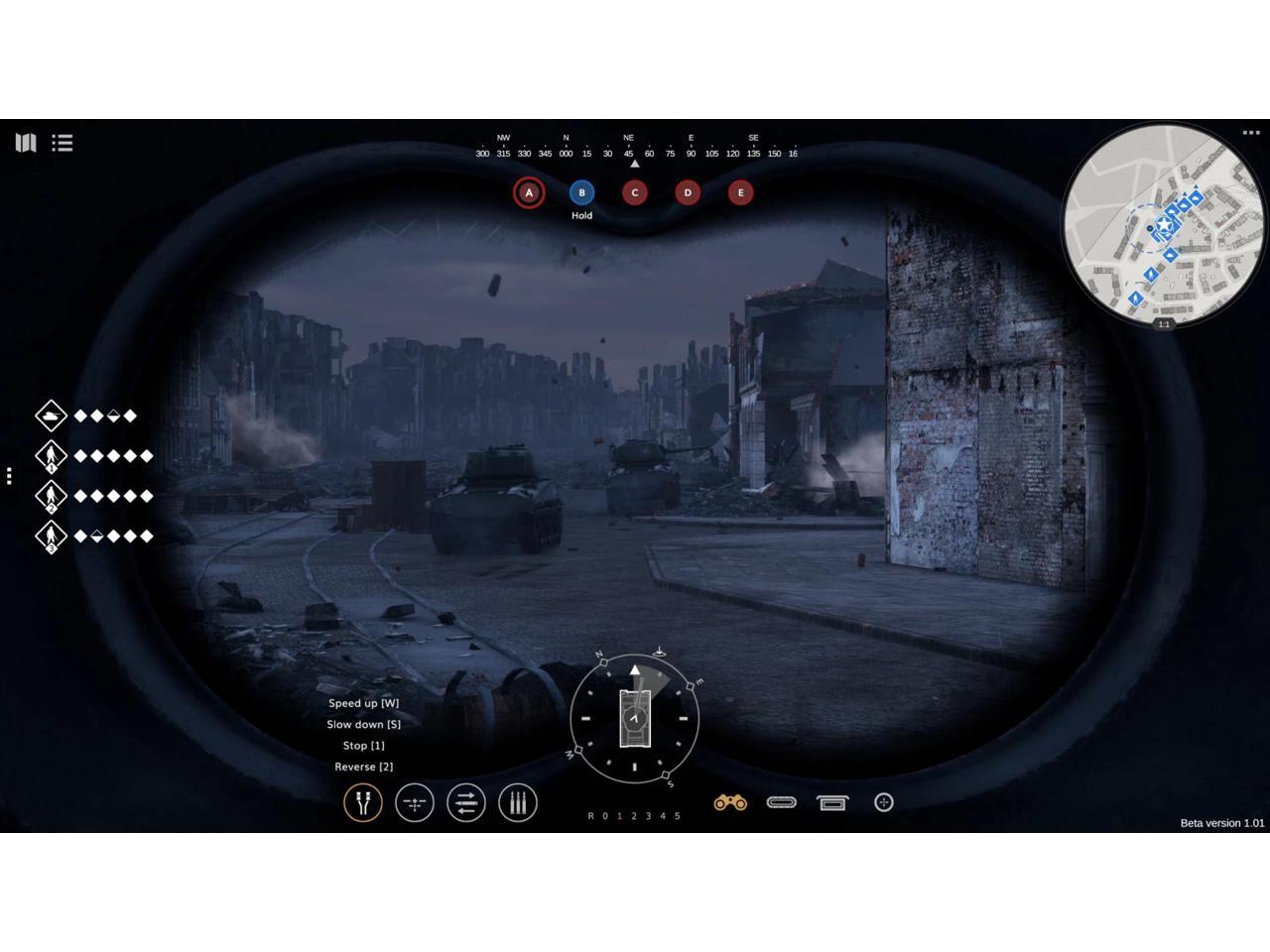The height and width of the screenshot is (952, 1270).
Task: Select capture point B marked Hold
Action: [x=581, y=192]
